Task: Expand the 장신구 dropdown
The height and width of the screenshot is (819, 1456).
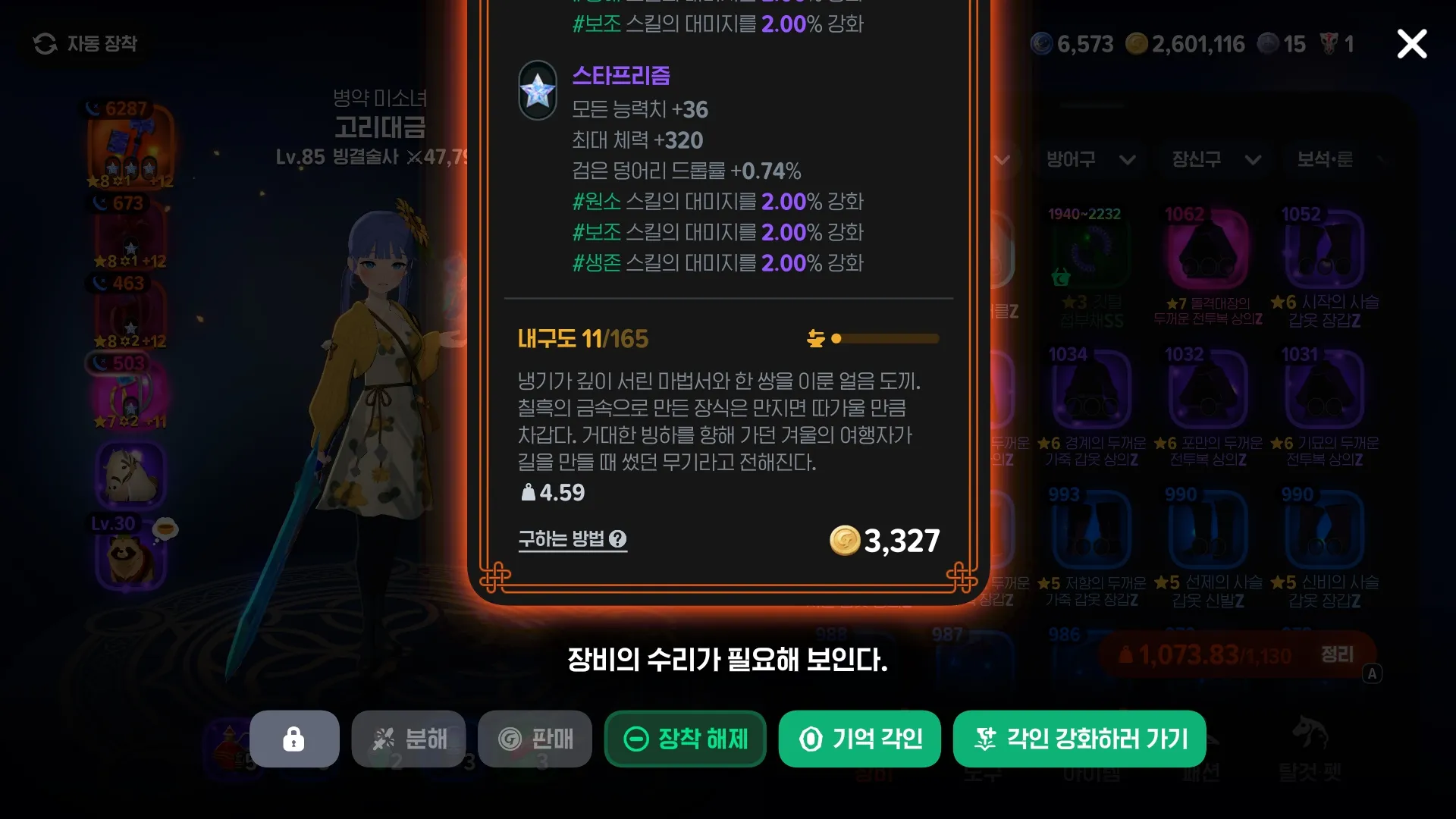Action: coord(1213,160)
